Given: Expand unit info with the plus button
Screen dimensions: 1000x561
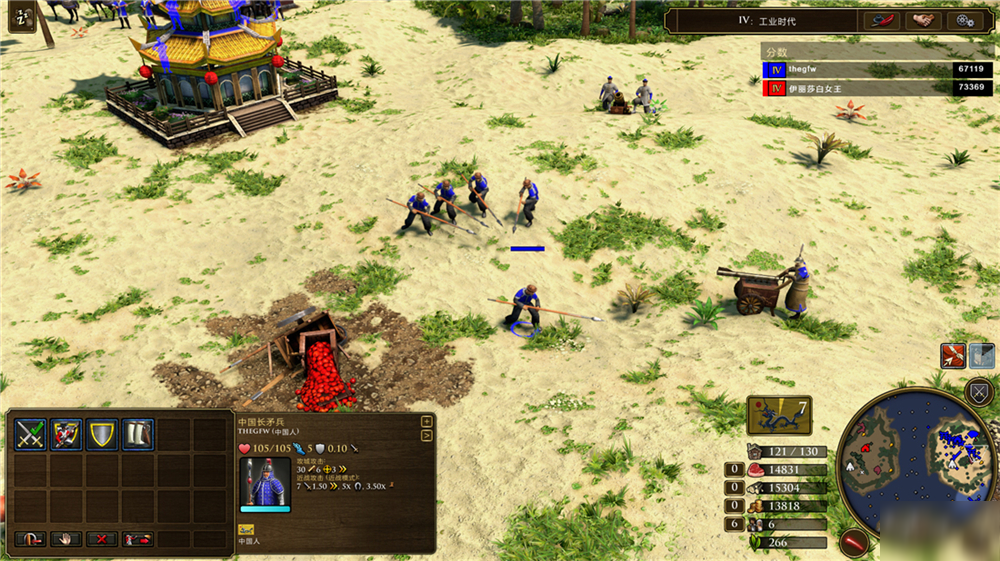Looking at the screenshot, I should [427, 421].
